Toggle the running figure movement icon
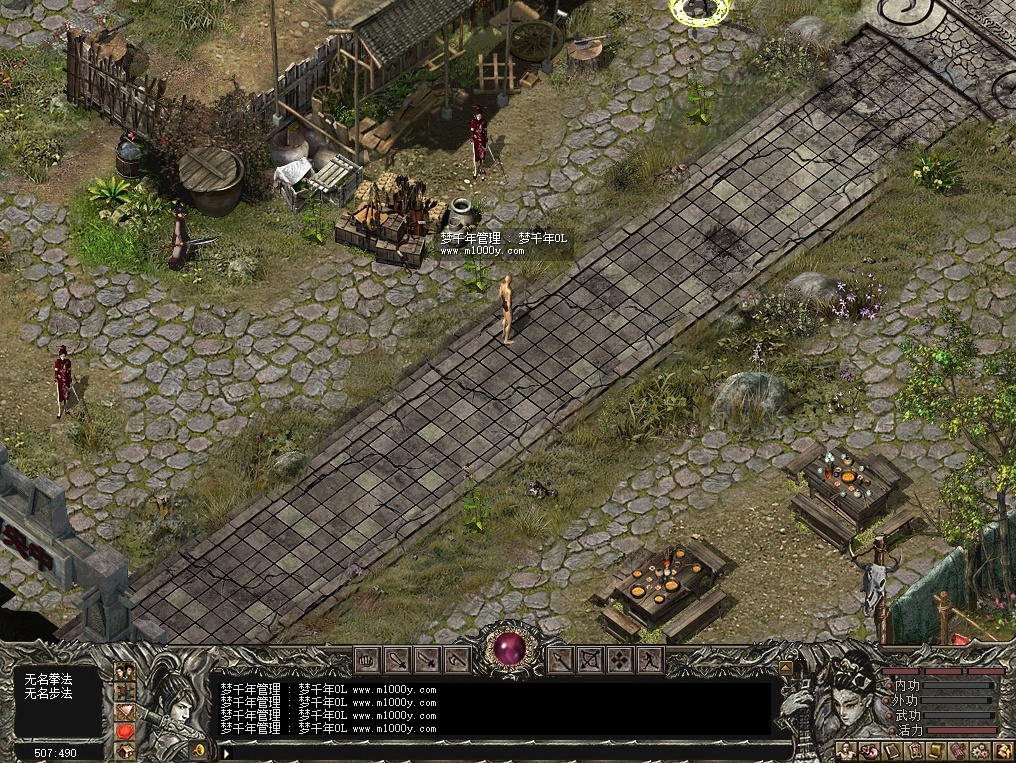The image size is (1016, 763). (651, 660)
